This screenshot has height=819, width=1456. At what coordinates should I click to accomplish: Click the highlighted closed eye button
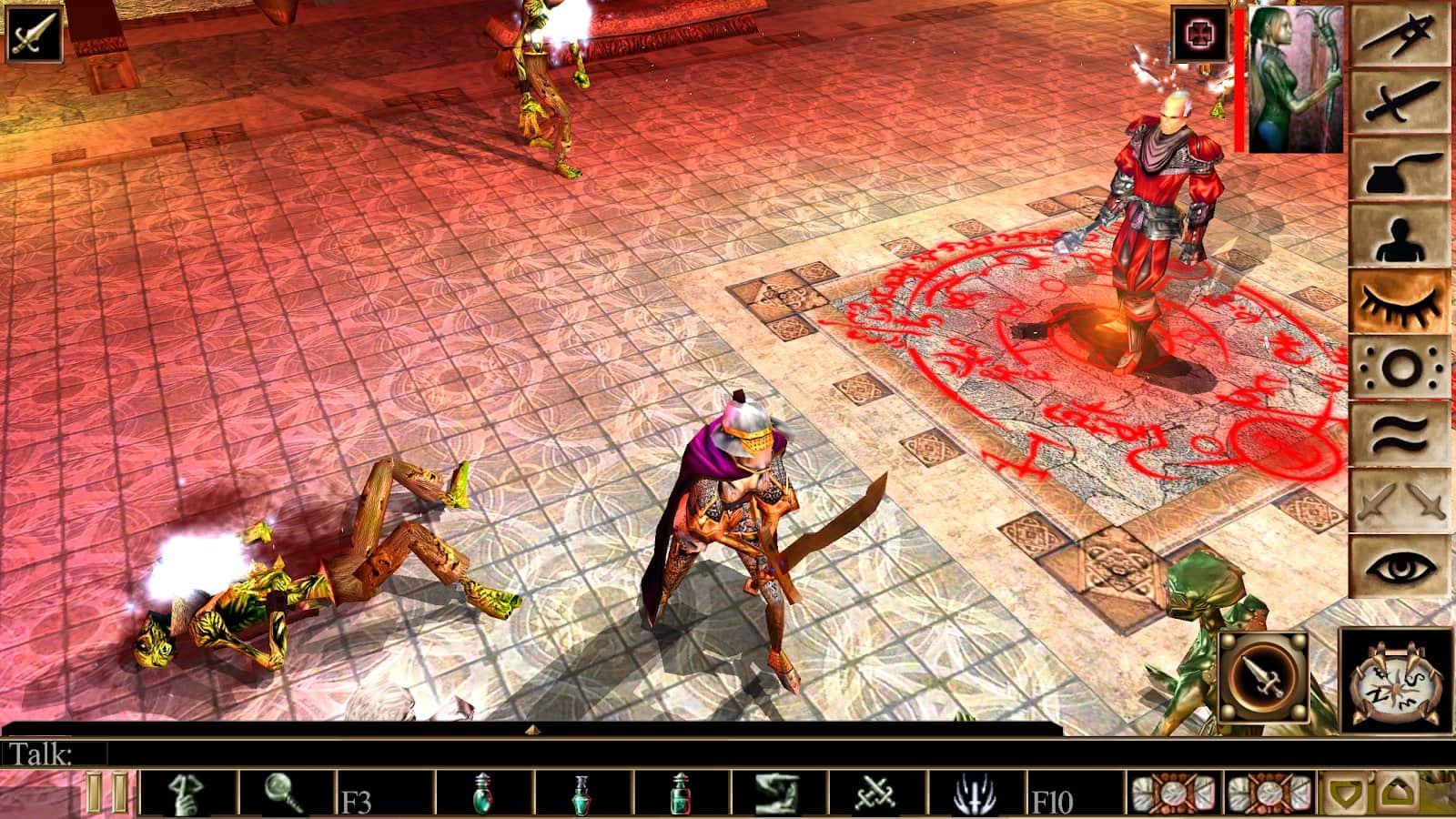[x=1399, y=301]
